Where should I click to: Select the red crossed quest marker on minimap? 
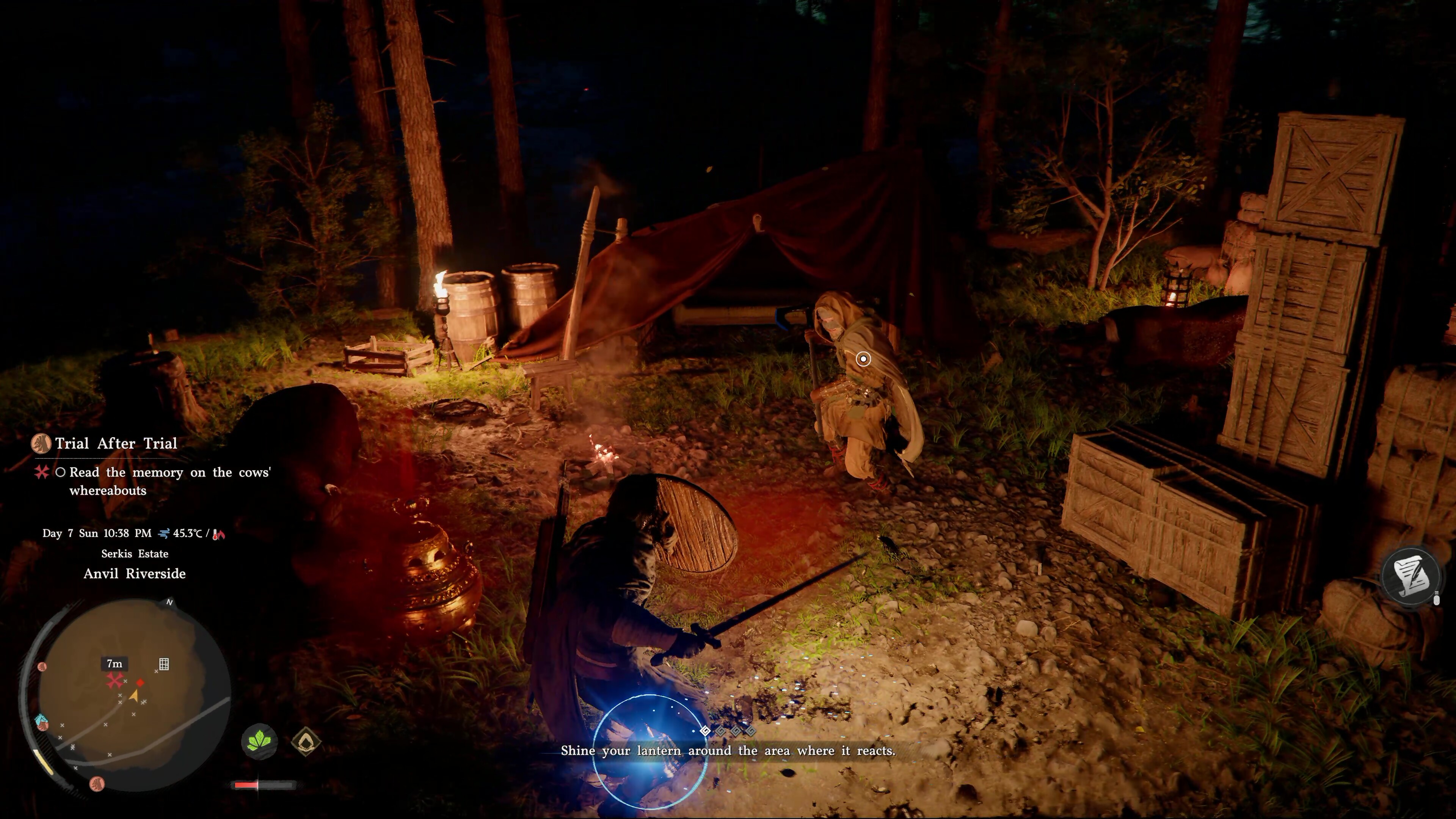click(115, 681)
